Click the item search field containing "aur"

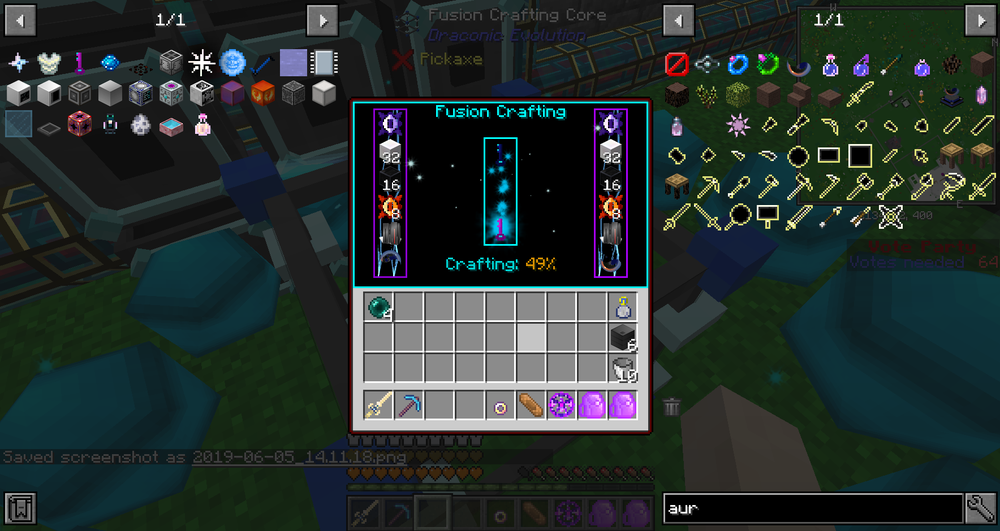[811, 507]
